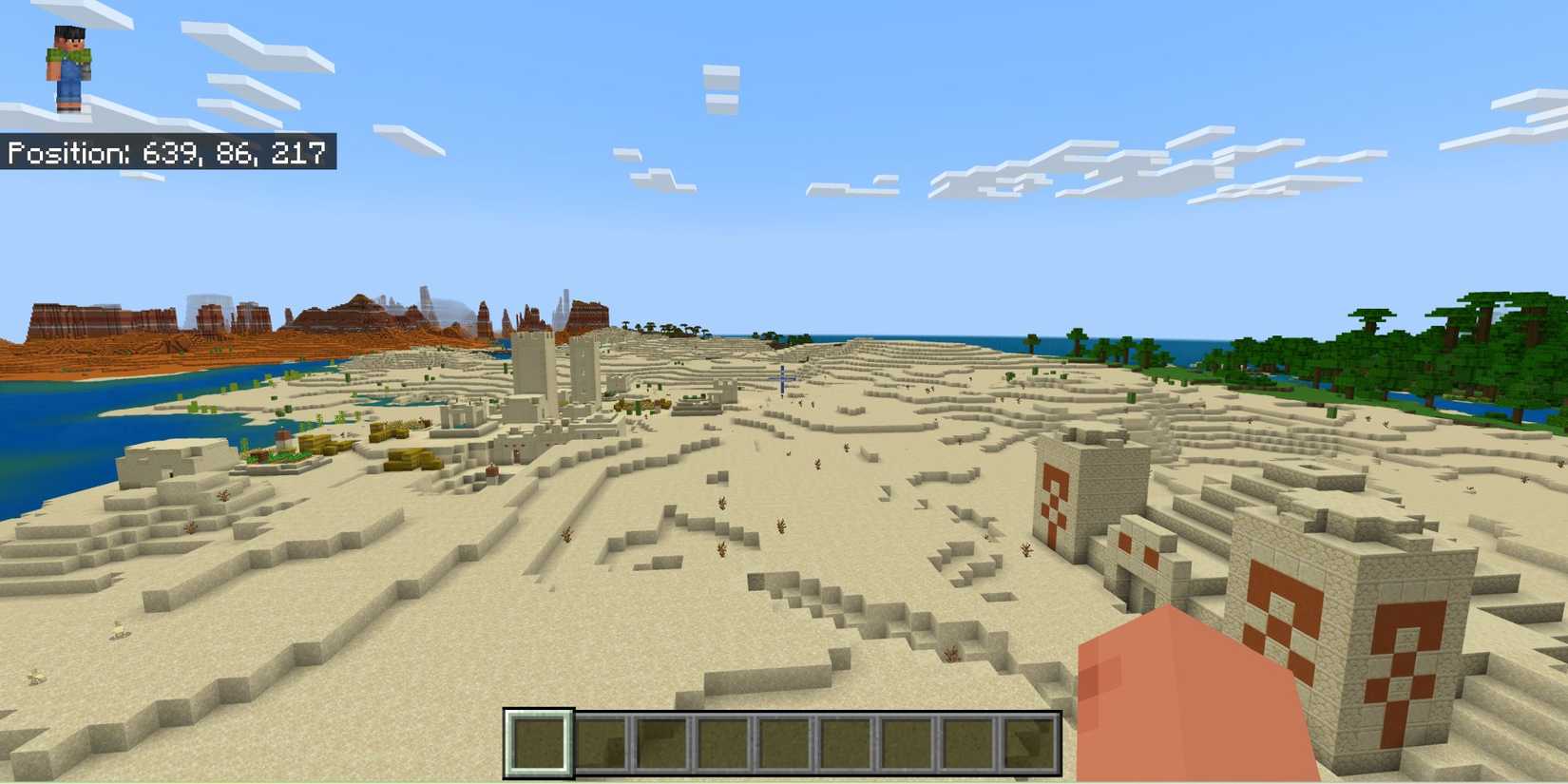Click the second hotbar slot

599,741
